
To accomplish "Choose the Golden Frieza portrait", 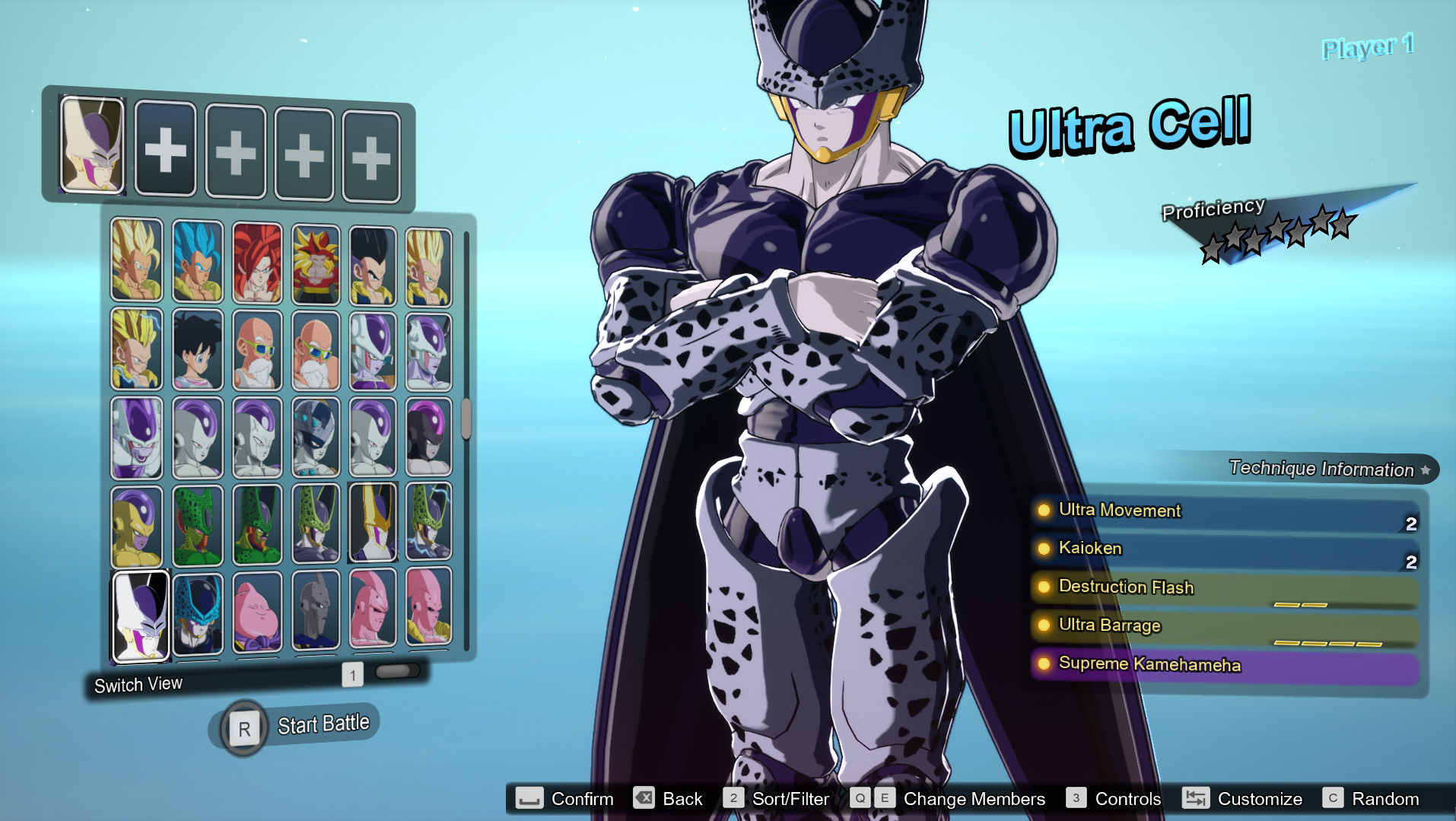I will pos(137,526).
